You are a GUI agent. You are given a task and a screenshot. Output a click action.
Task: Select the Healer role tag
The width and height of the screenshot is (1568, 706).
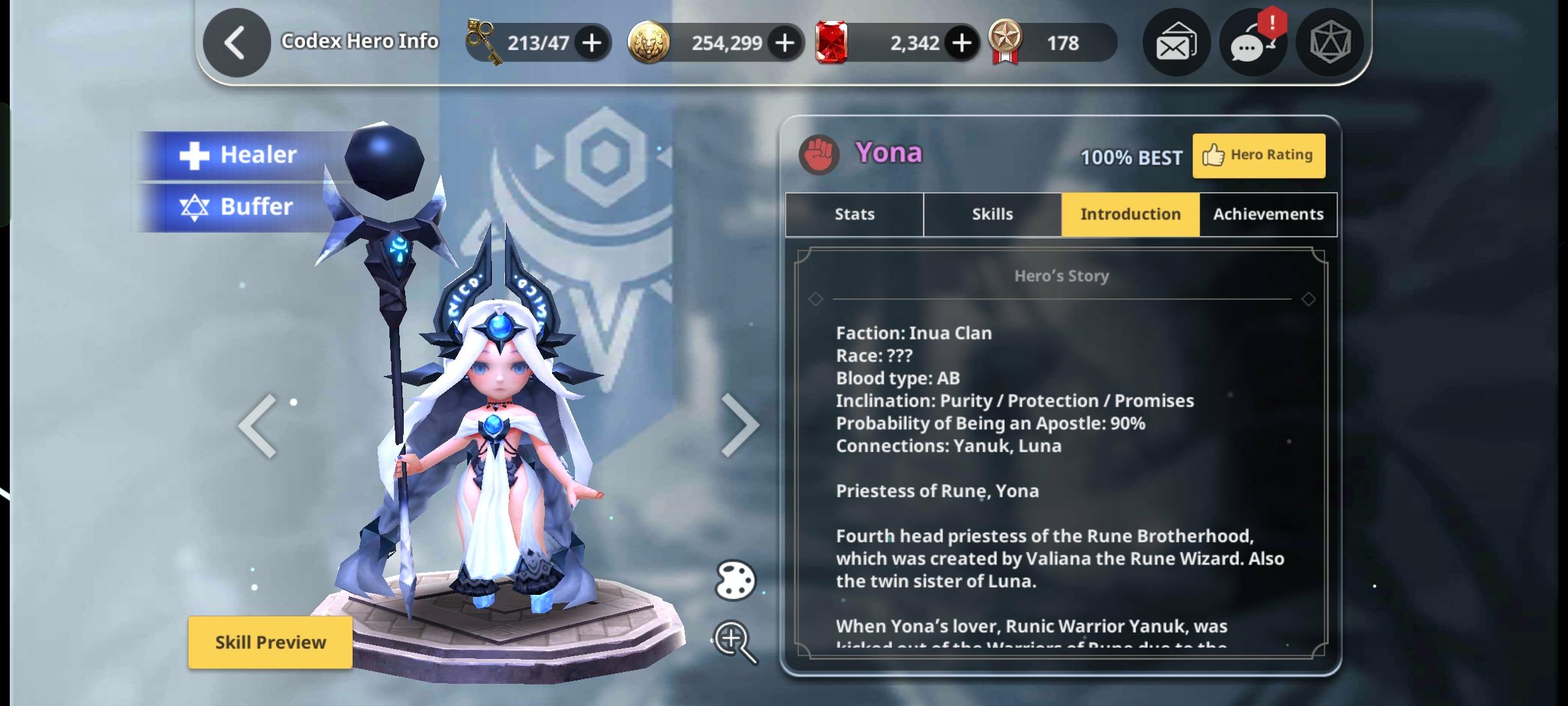[x=238, y=155]
